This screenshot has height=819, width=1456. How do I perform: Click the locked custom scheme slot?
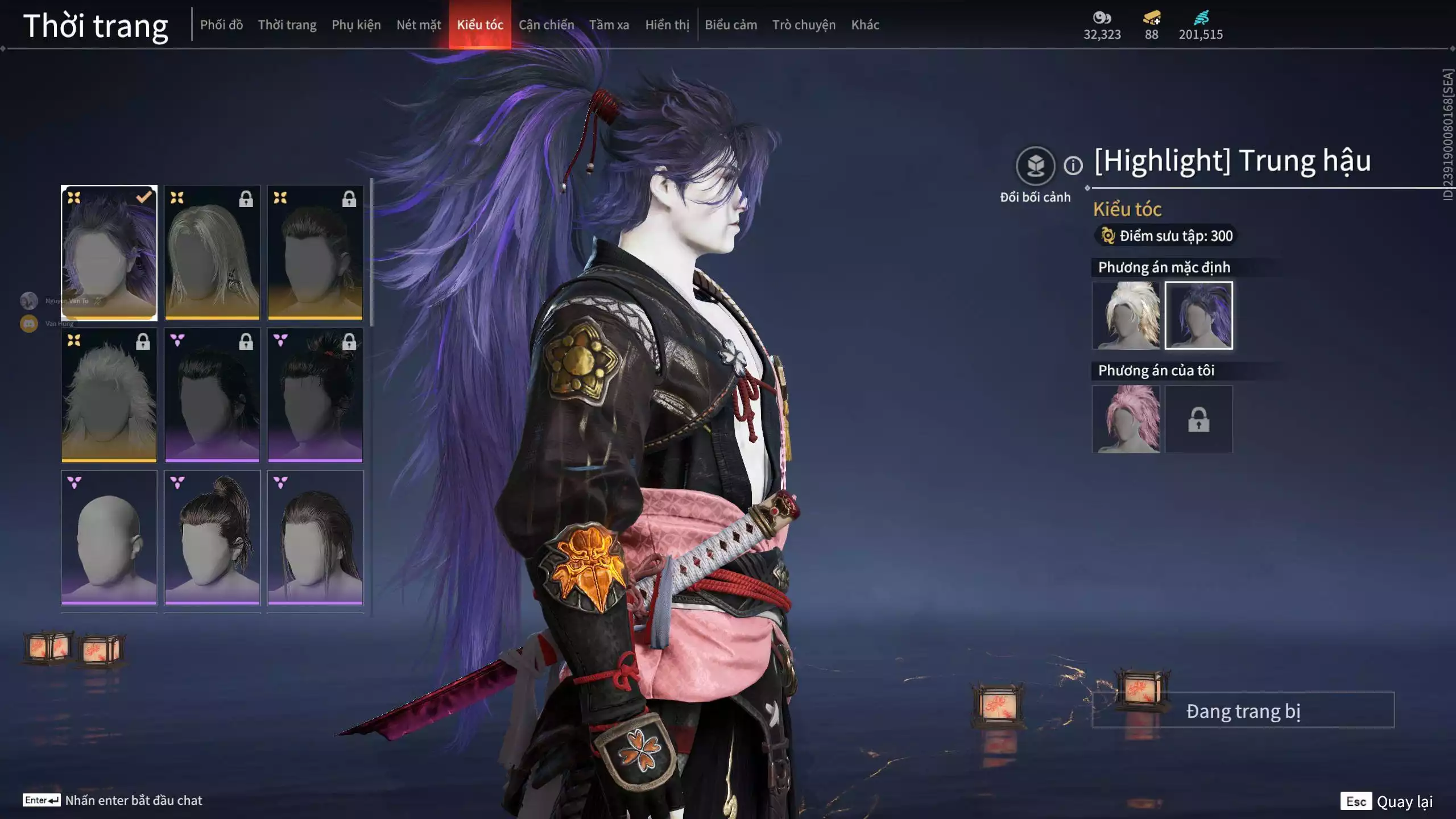(1198, 419)
